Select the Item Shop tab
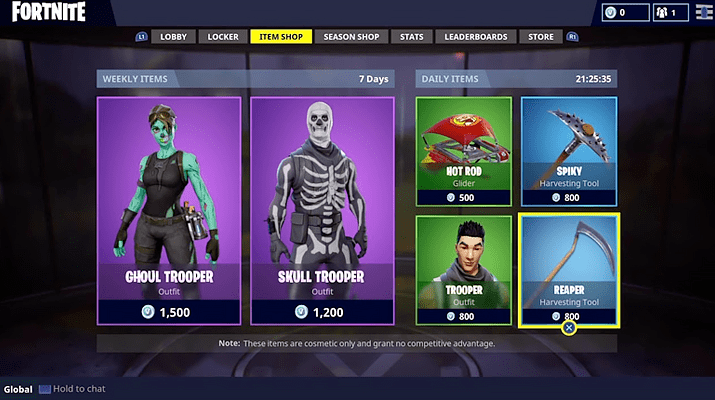Image resolution: width=715 pixels, height=400 pixels. click(280, 37)
